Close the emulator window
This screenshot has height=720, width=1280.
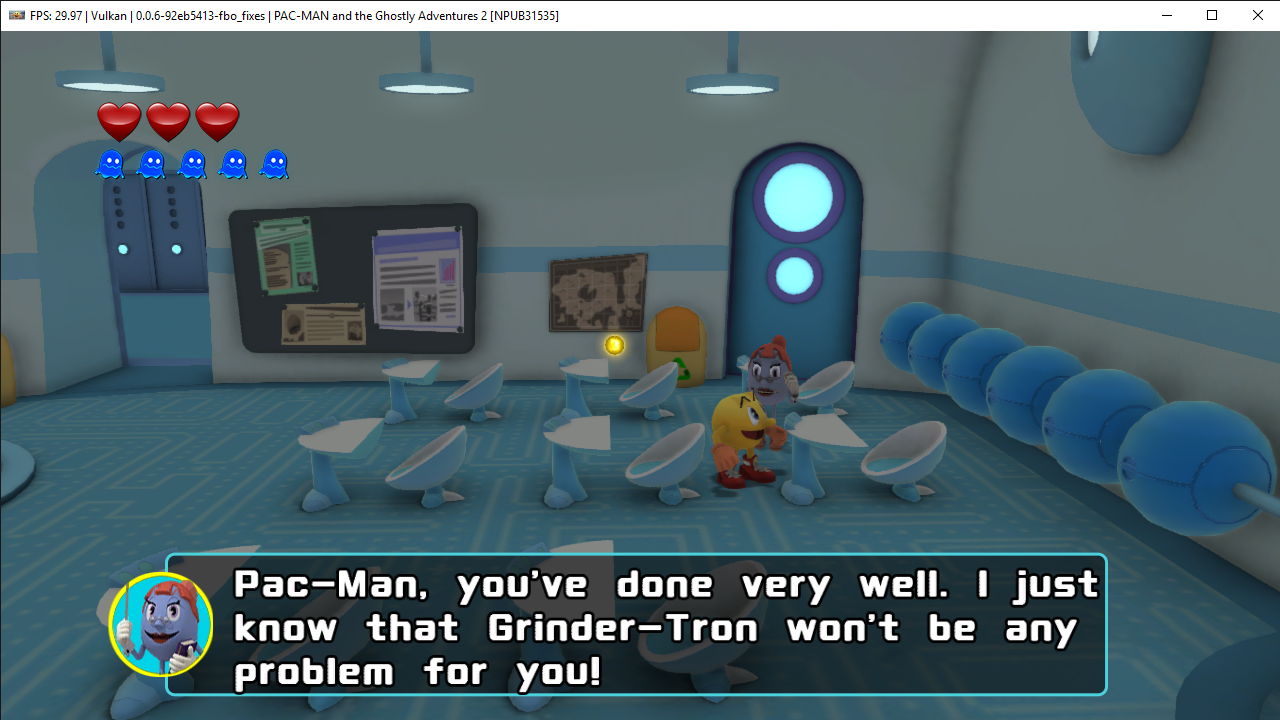pyautogui.click(x=1257, y=15)
